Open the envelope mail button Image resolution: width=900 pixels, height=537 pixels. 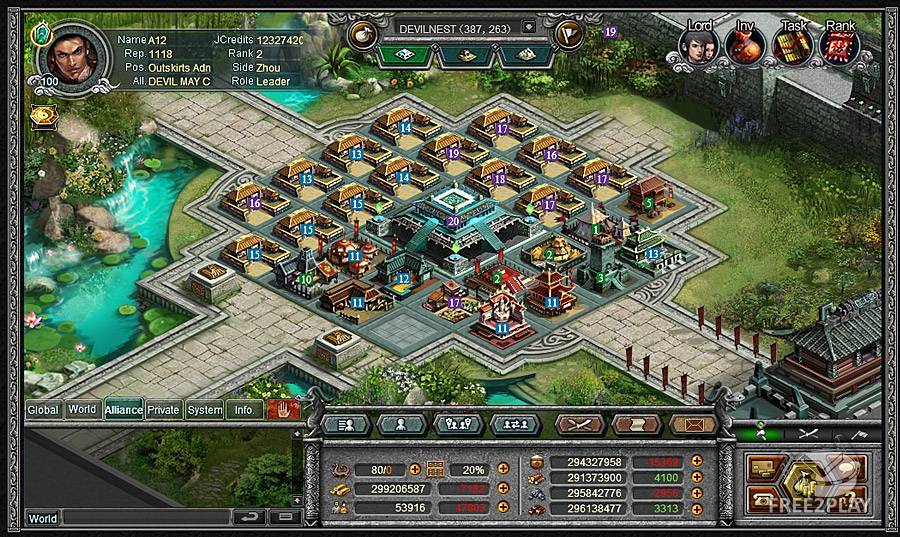pos(694,424)
